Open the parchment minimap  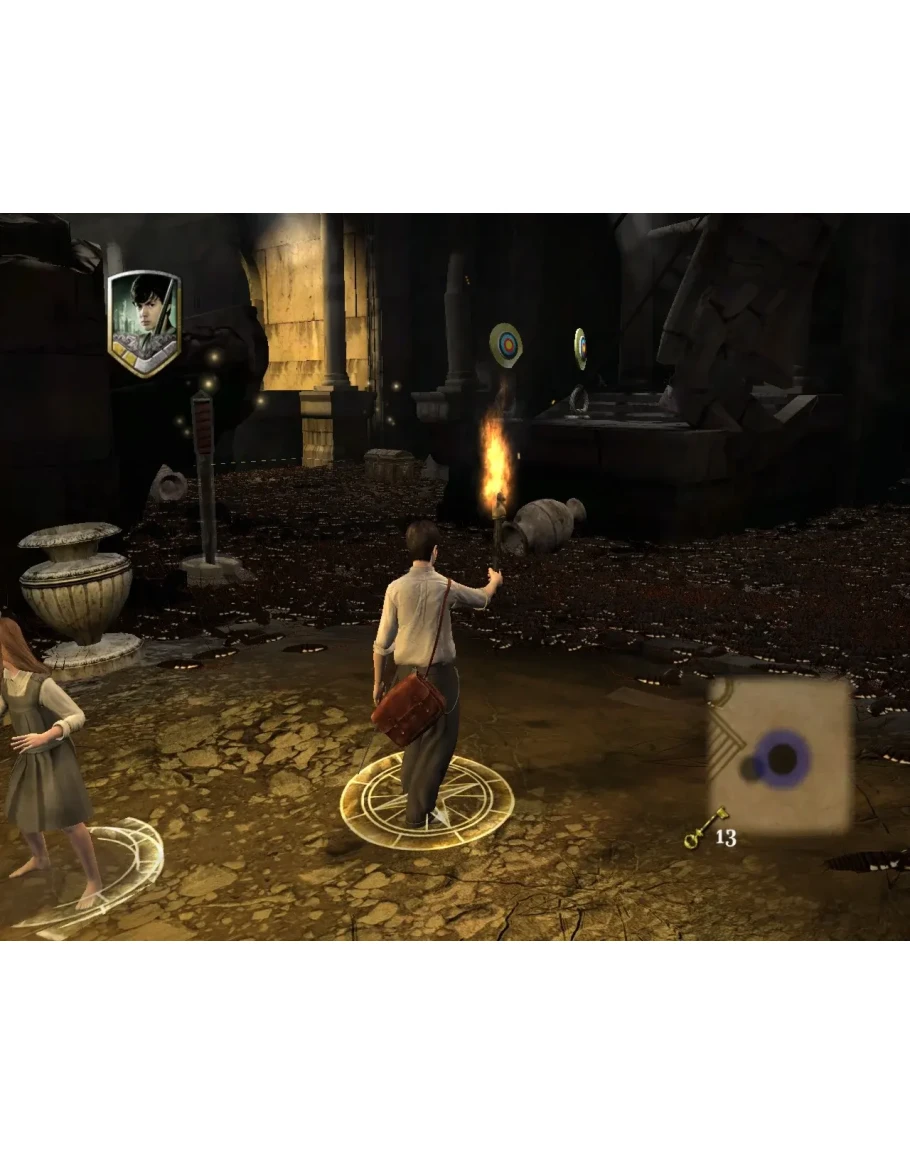click(x=779, y=754)
